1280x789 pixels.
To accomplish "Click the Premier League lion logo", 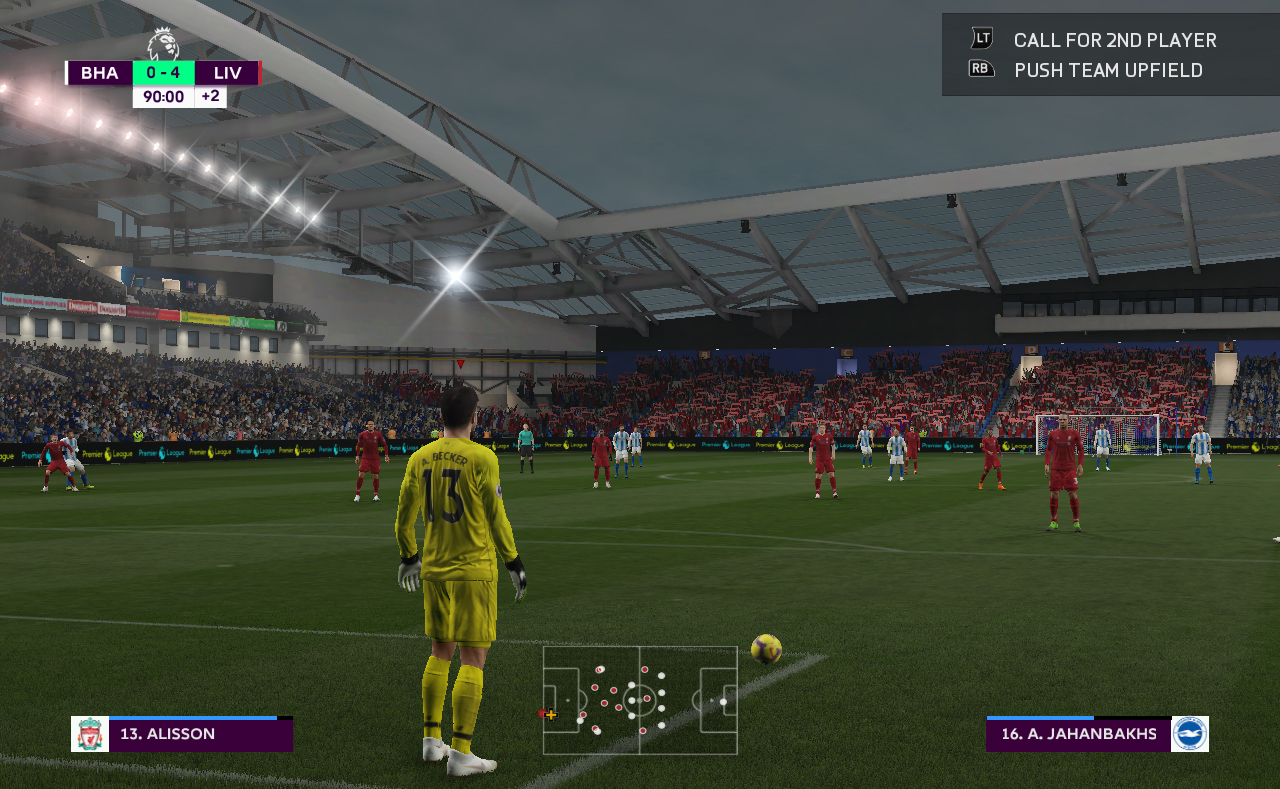I will click(163, 44).
